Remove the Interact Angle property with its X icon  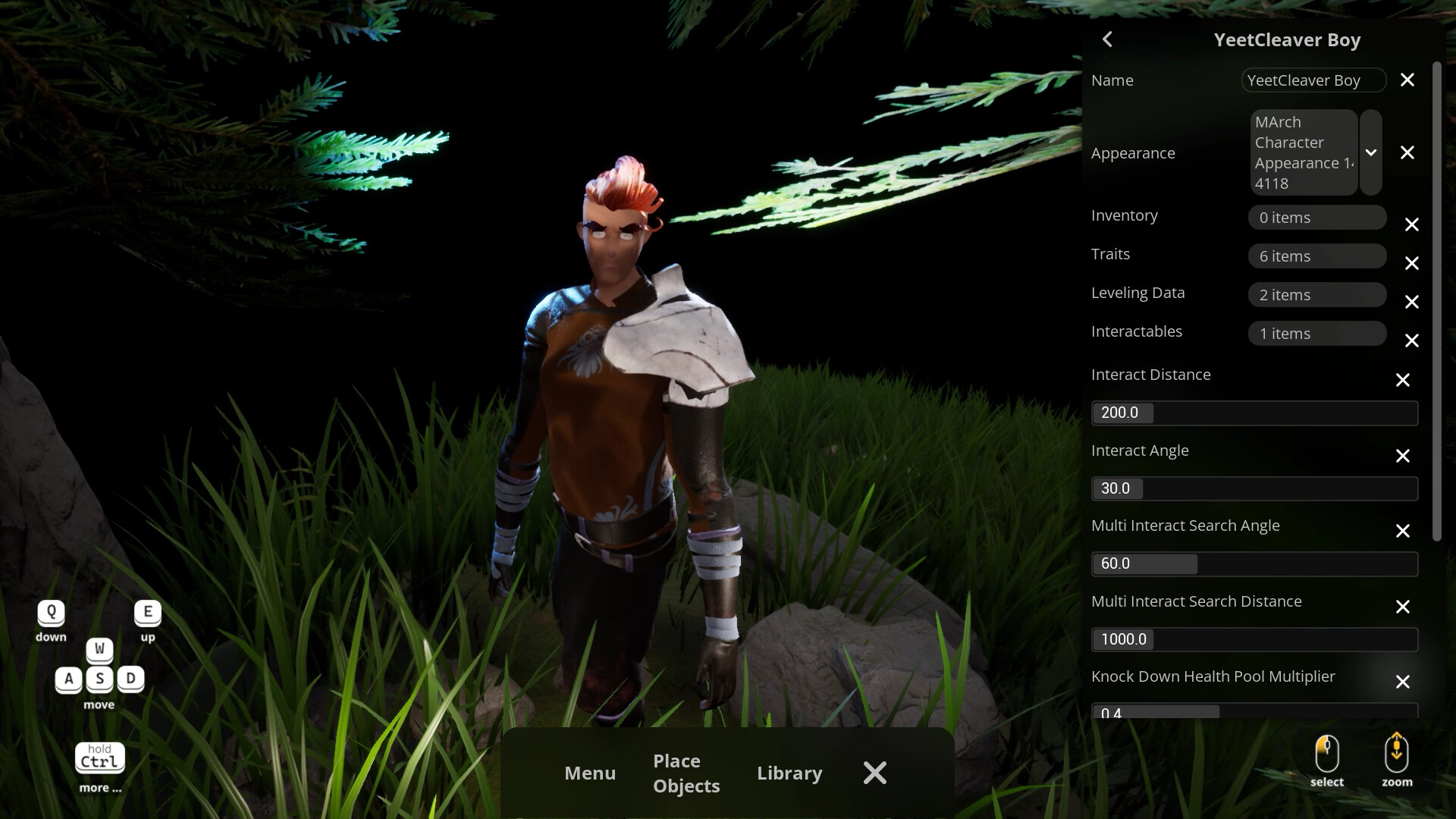[1403, 456]
